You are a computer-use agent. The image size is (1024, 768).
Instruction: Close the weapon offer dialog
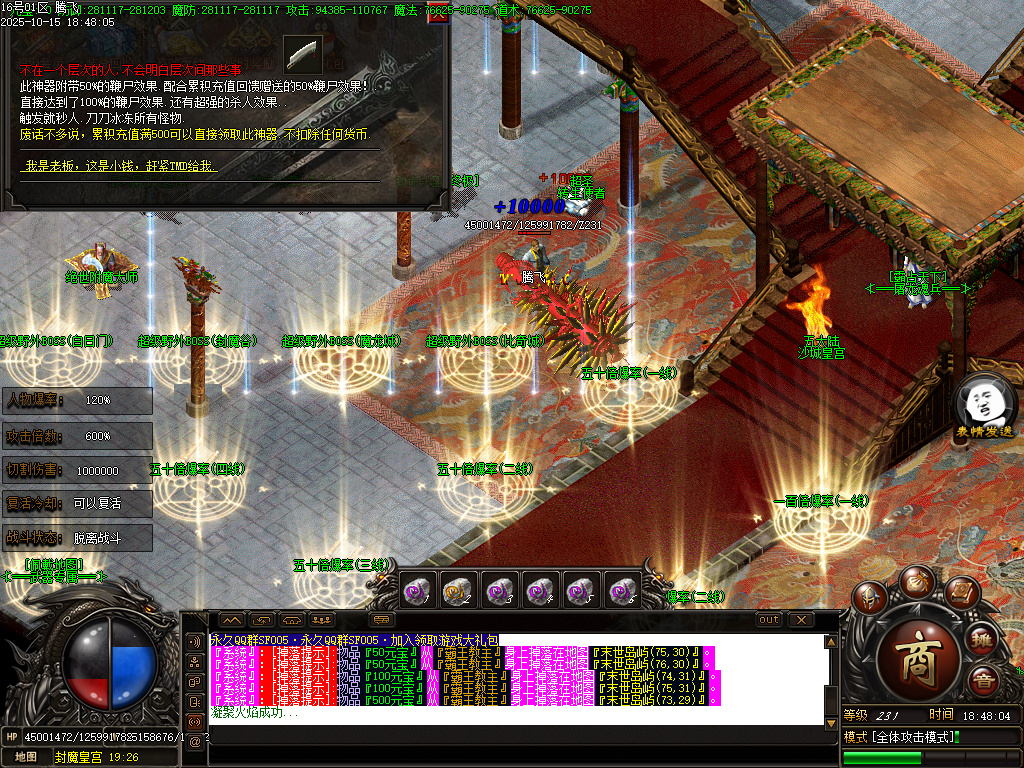point(437,14)
